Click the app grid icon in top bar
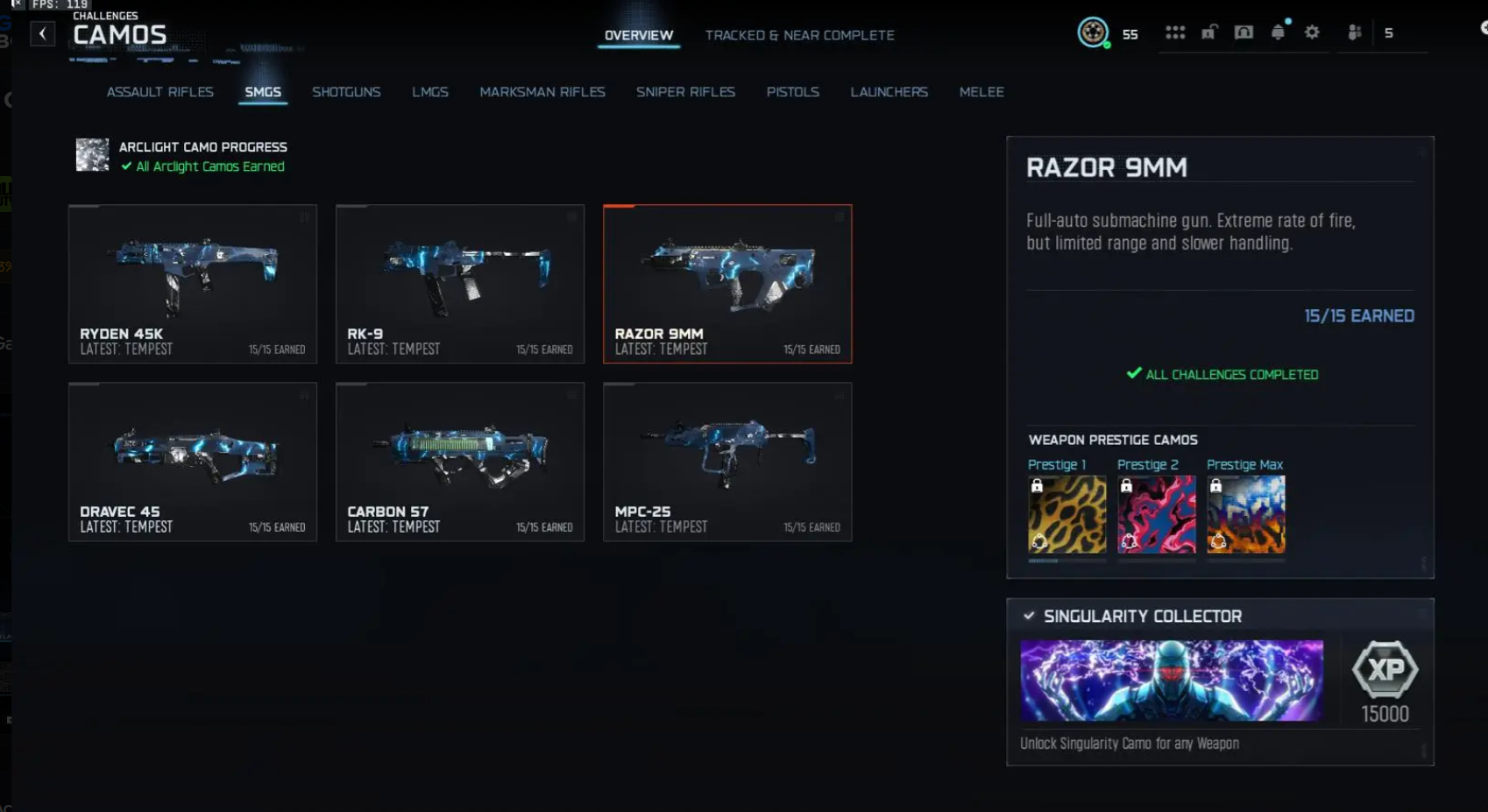 (1175, 32)
